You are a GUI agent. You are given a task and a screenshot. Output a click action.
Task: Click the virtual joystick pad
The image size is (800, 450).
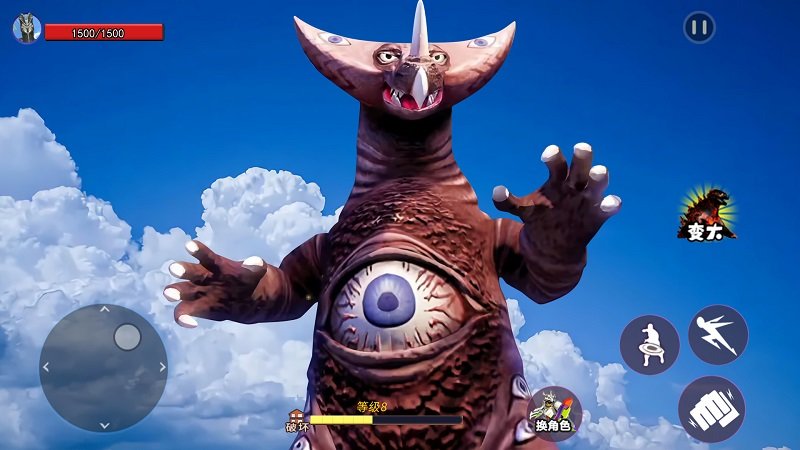pyautogui.click(x=103, y=367)
